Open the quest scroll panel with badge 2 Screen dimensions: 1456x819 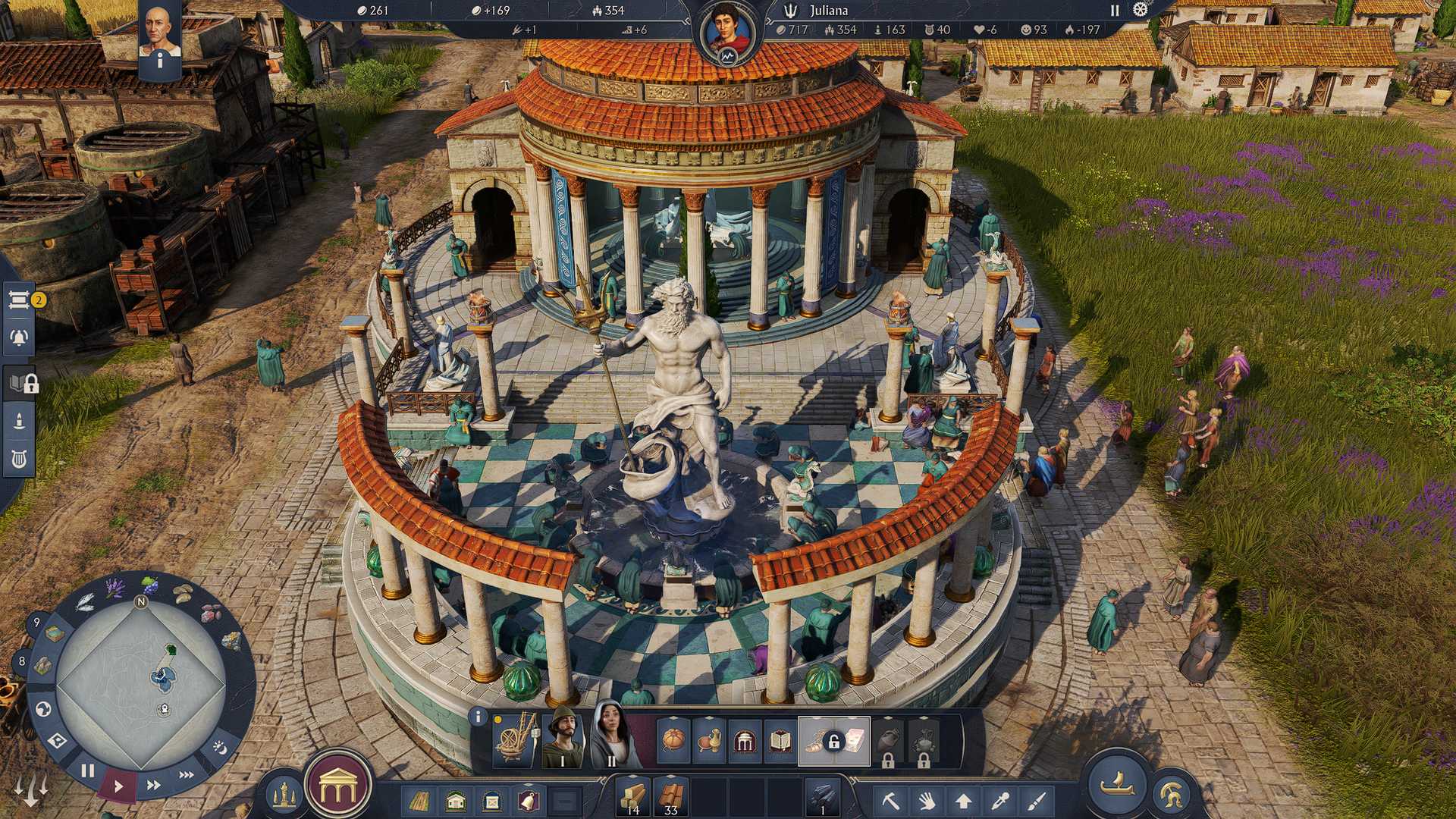click(20, 300)
